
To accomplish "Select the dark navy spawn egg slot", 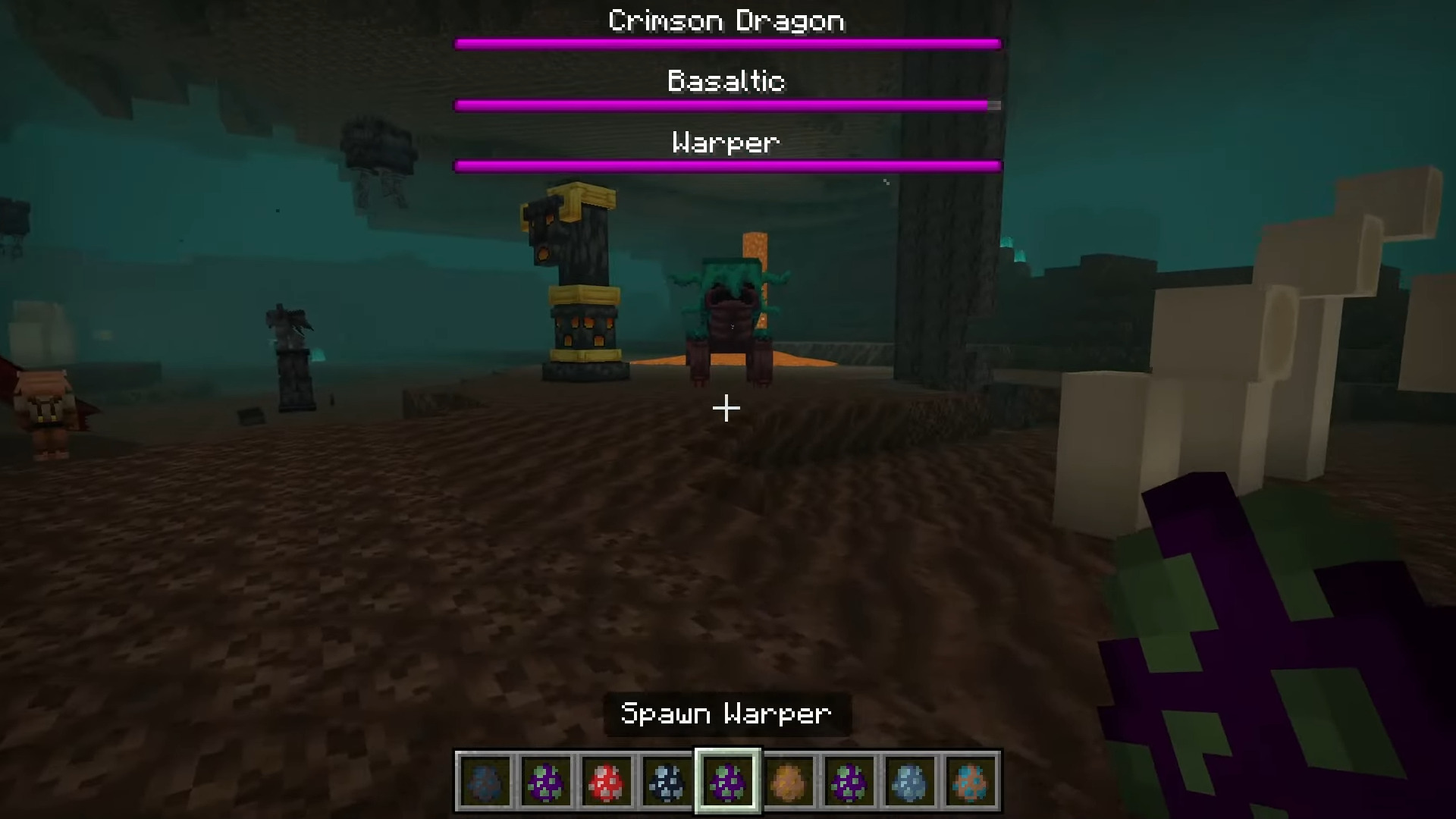I will click(667, 781).
